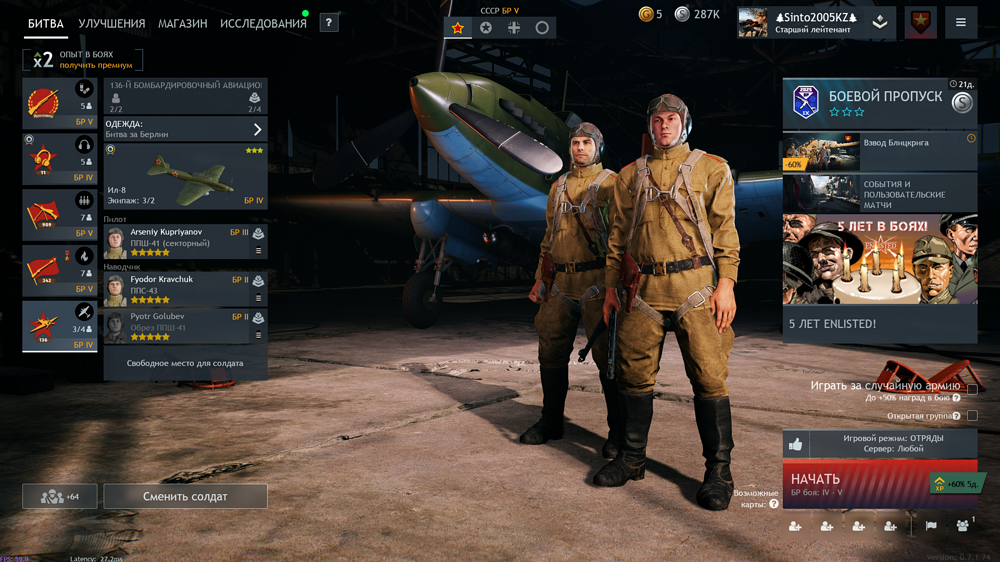The image size is (1000, 562).
Task: Open the hamburger main menu
Action: (961, 23)
